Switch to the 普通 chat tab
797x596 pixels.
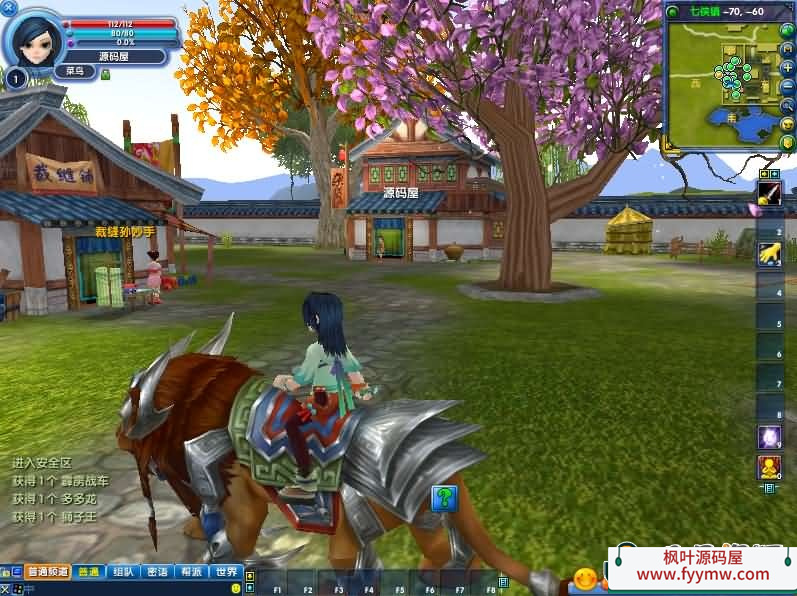point(89,572)
